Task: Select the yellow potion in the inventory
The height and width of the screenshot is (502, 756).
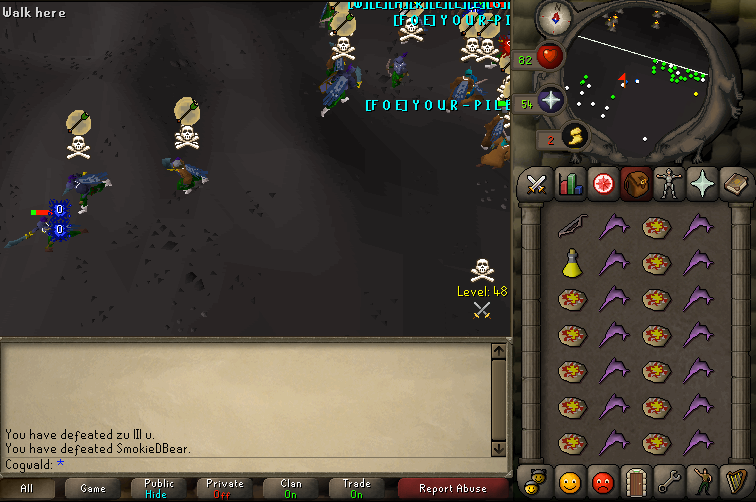Action: [x=570, y=263]
